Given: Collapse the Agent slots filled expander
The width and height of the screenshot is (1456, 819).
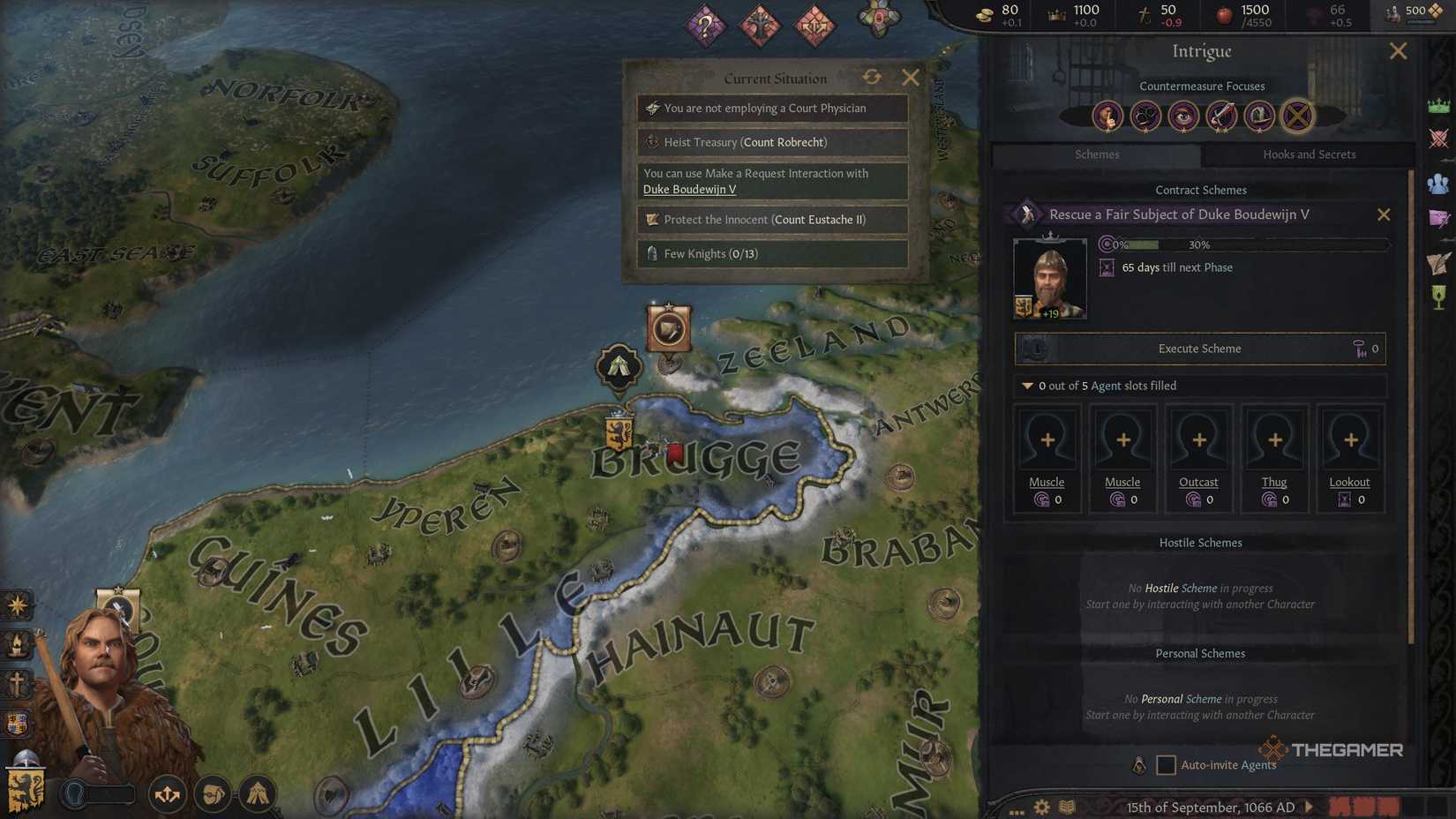Looking at the screenshot, I should pyautogui.click(x=1027, y=386).
